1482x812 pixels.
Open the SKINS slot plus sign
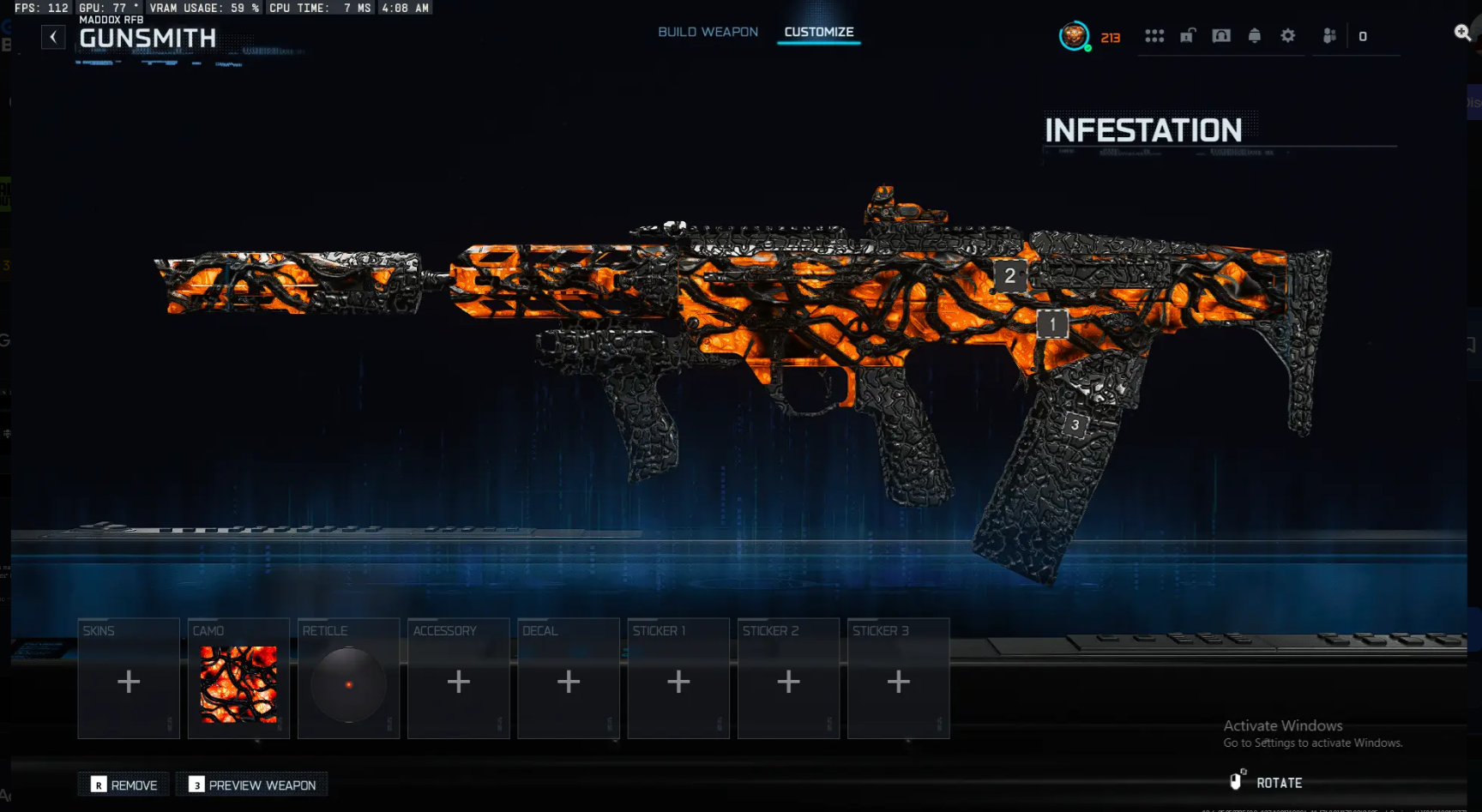point(128,680)
